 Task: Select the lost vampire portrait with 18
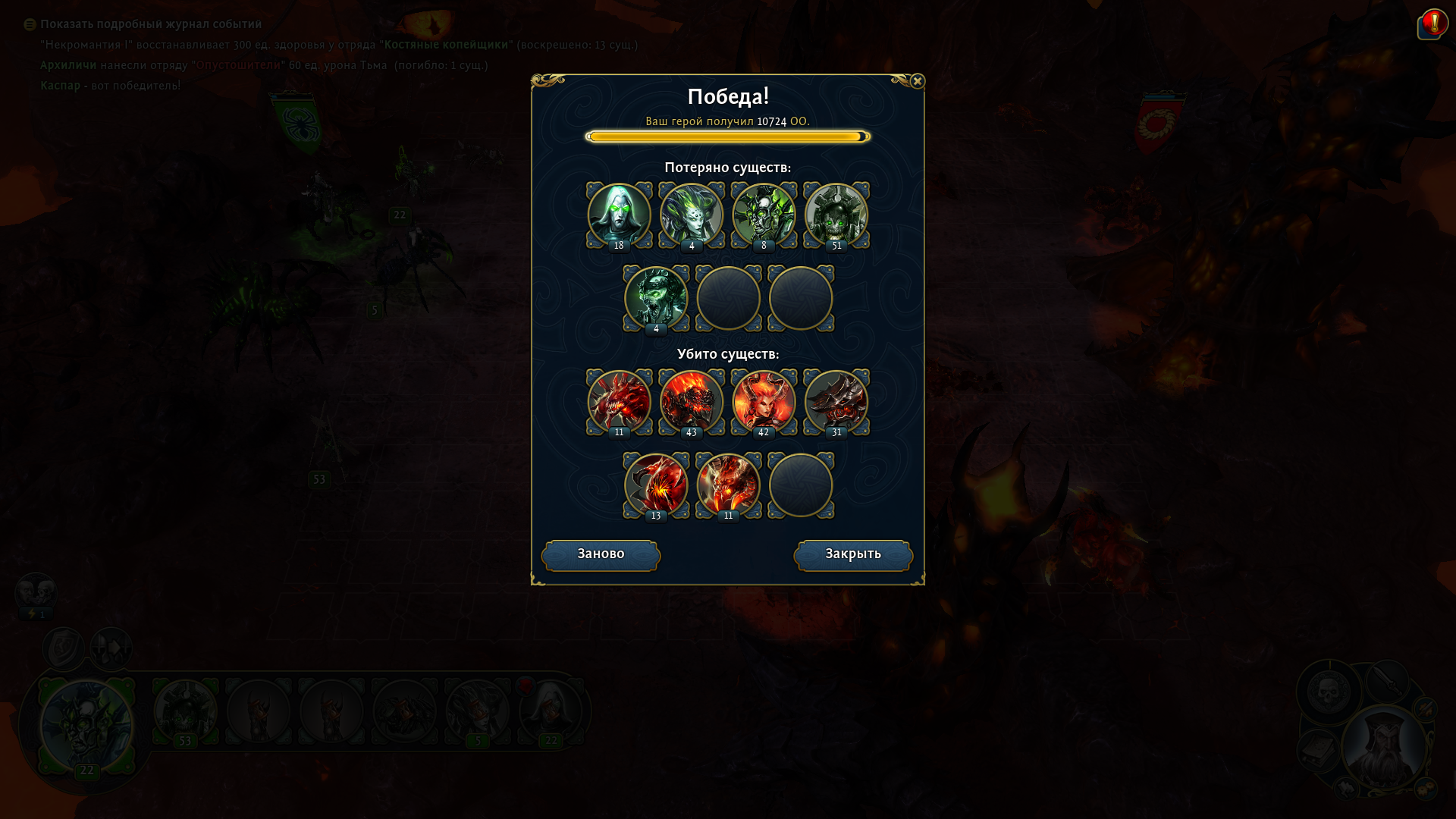[619, 215]
